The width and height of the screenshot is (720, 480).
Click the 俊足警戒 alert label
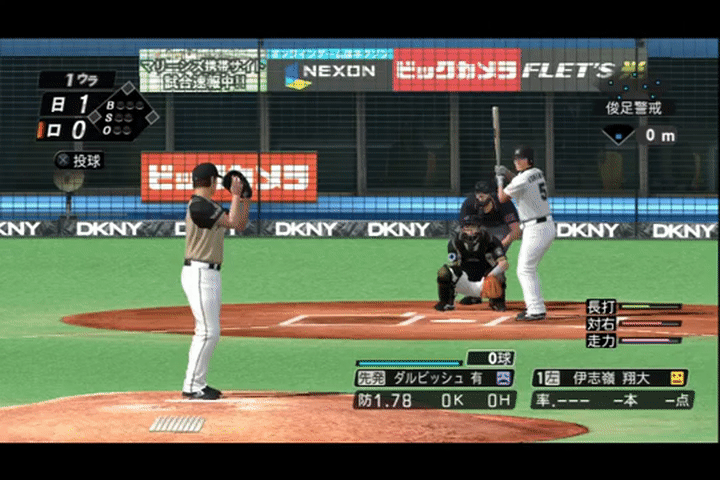pyautogui.click(x=634, y=107)
